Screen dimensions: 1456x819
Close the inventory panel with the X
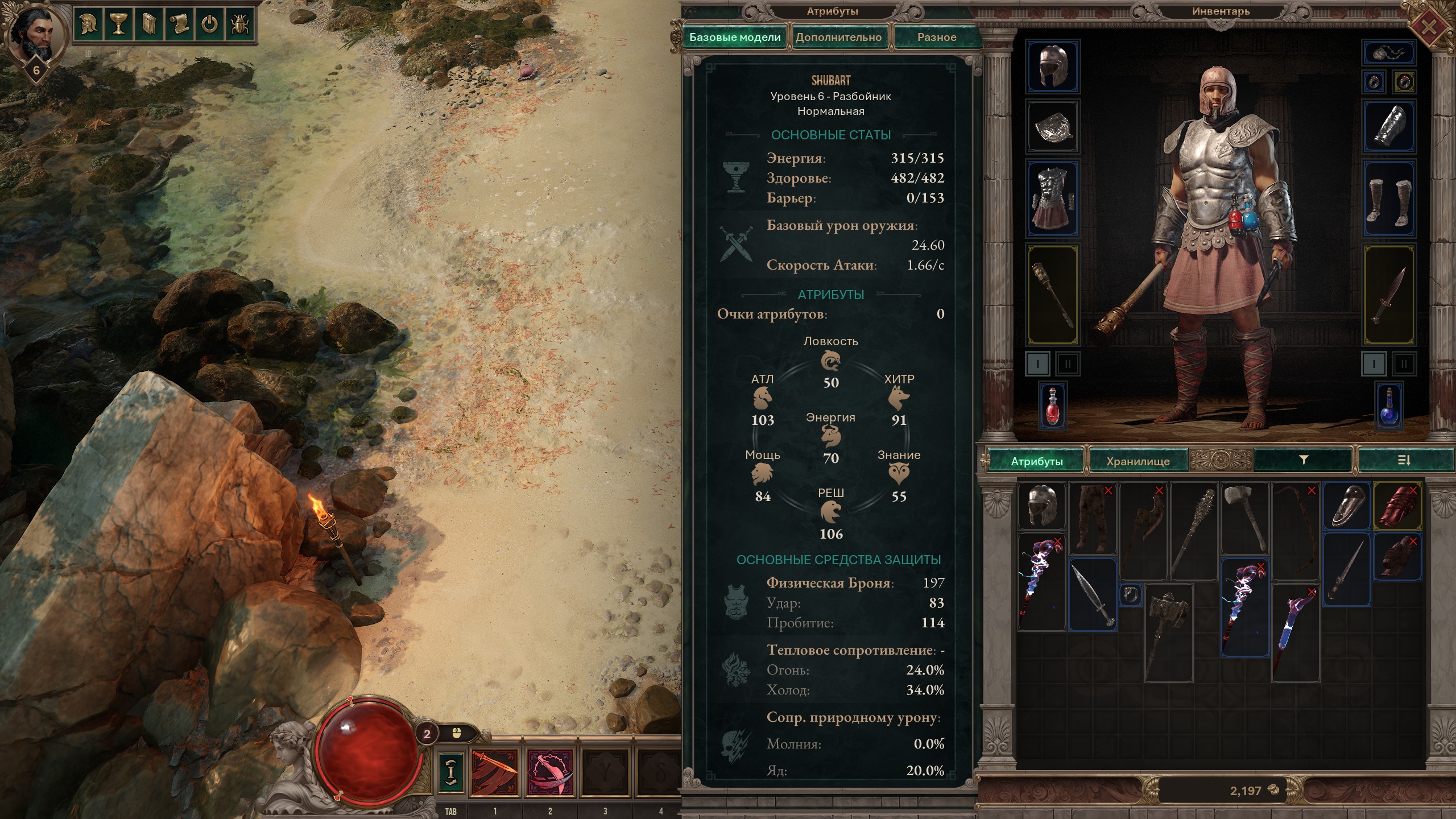pyautogui.click(x=1430, y=26)
